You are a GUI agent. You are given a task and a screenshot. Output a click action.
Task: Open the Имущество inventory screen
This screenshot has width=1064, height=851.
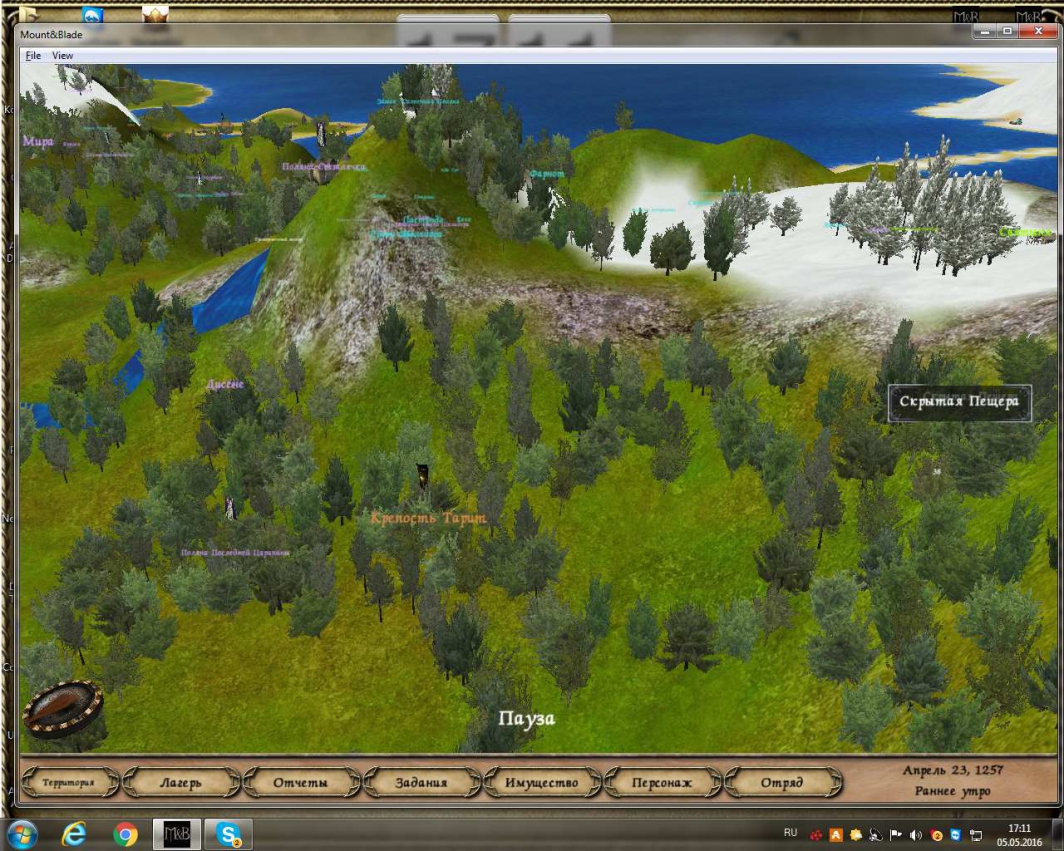click(542, 783)
